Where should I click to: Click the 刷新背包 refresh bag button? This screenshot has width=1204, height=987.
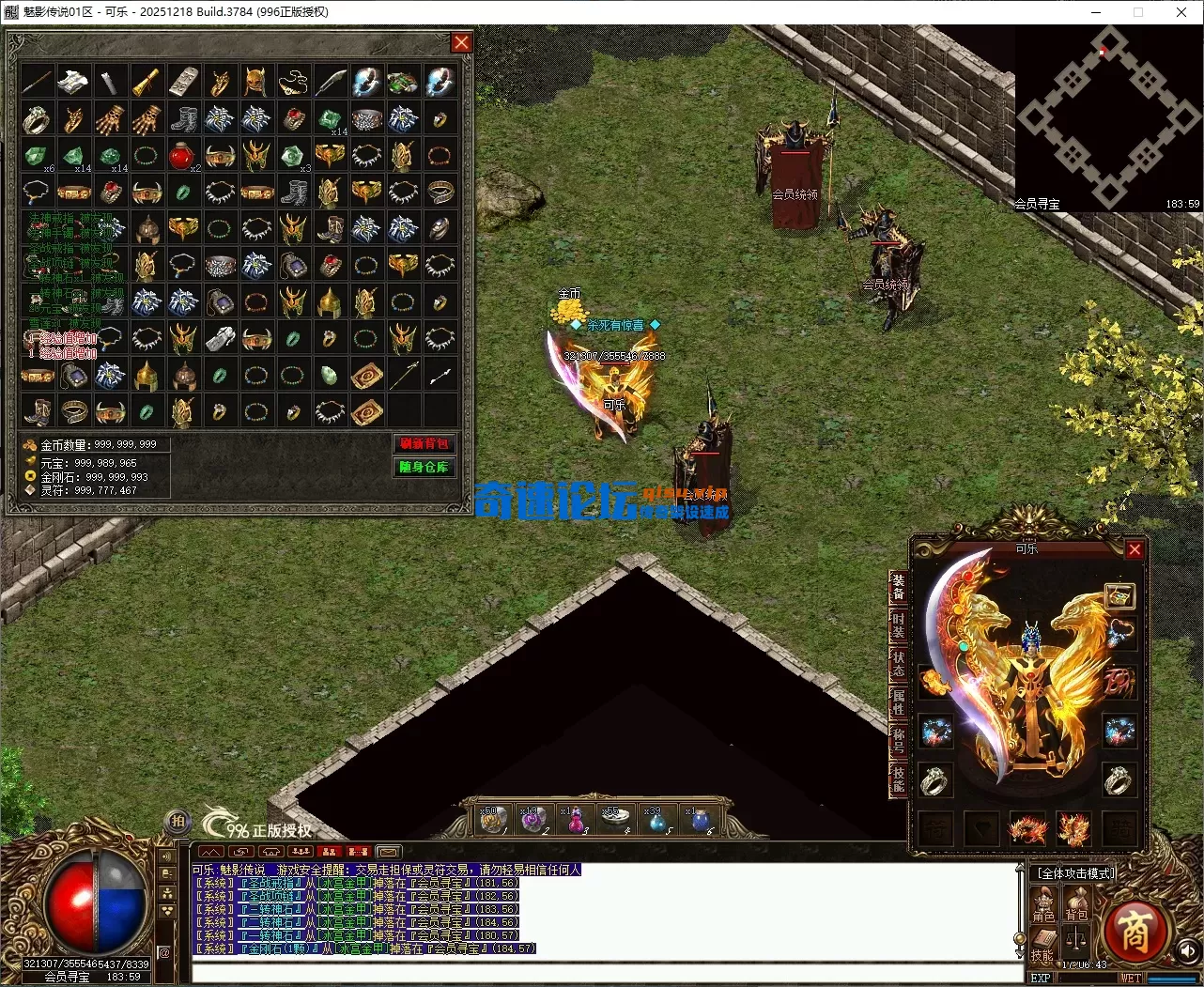point(424,443)
